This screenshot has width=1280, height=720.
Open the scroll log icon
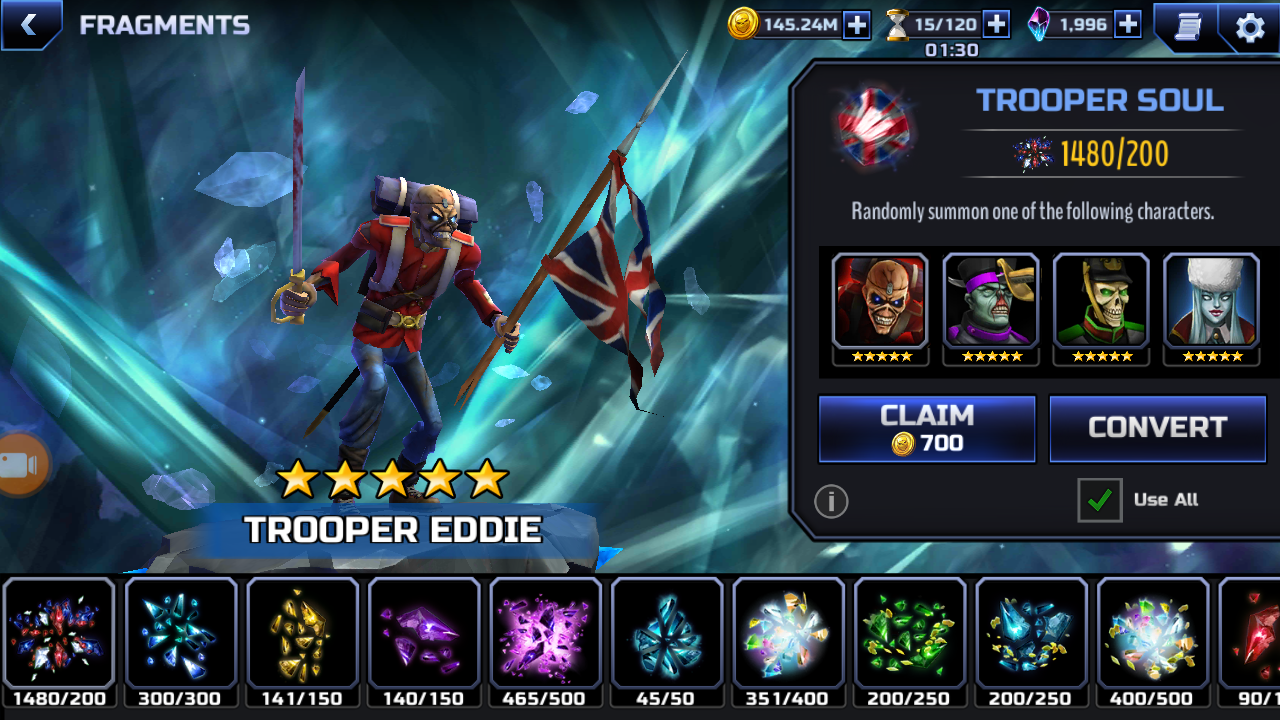click(1187, 27)
